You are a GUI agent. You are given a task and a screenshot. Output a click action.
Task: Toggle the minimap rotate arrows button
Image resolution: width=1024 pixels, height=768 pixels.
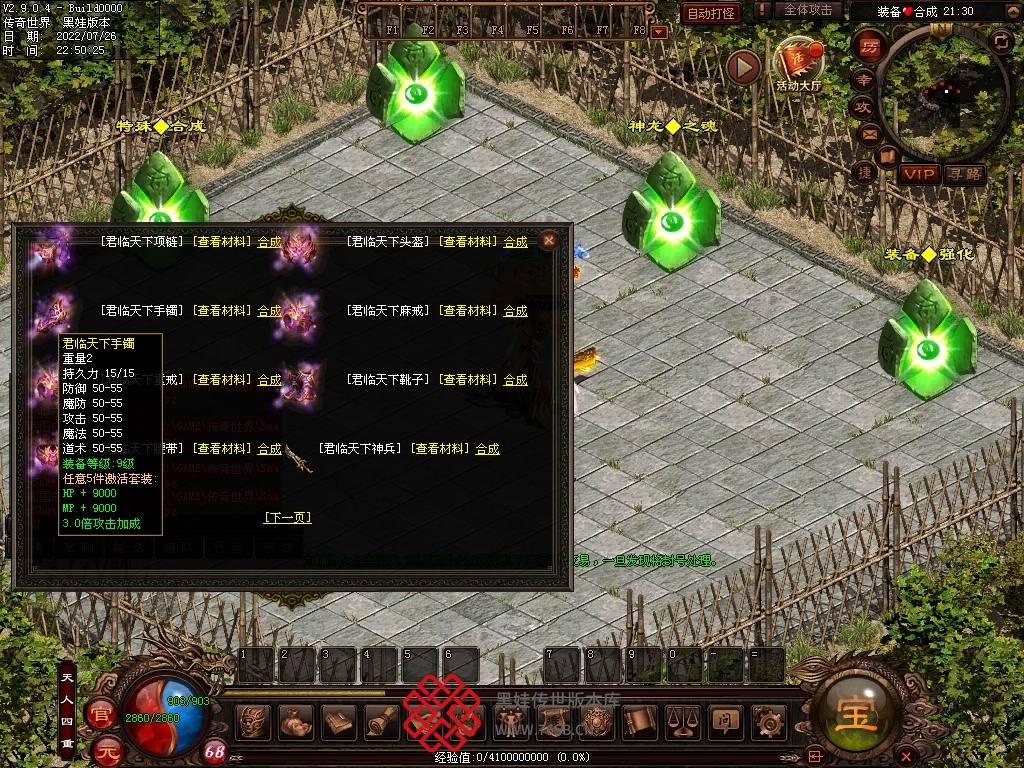coord(1000,40)
